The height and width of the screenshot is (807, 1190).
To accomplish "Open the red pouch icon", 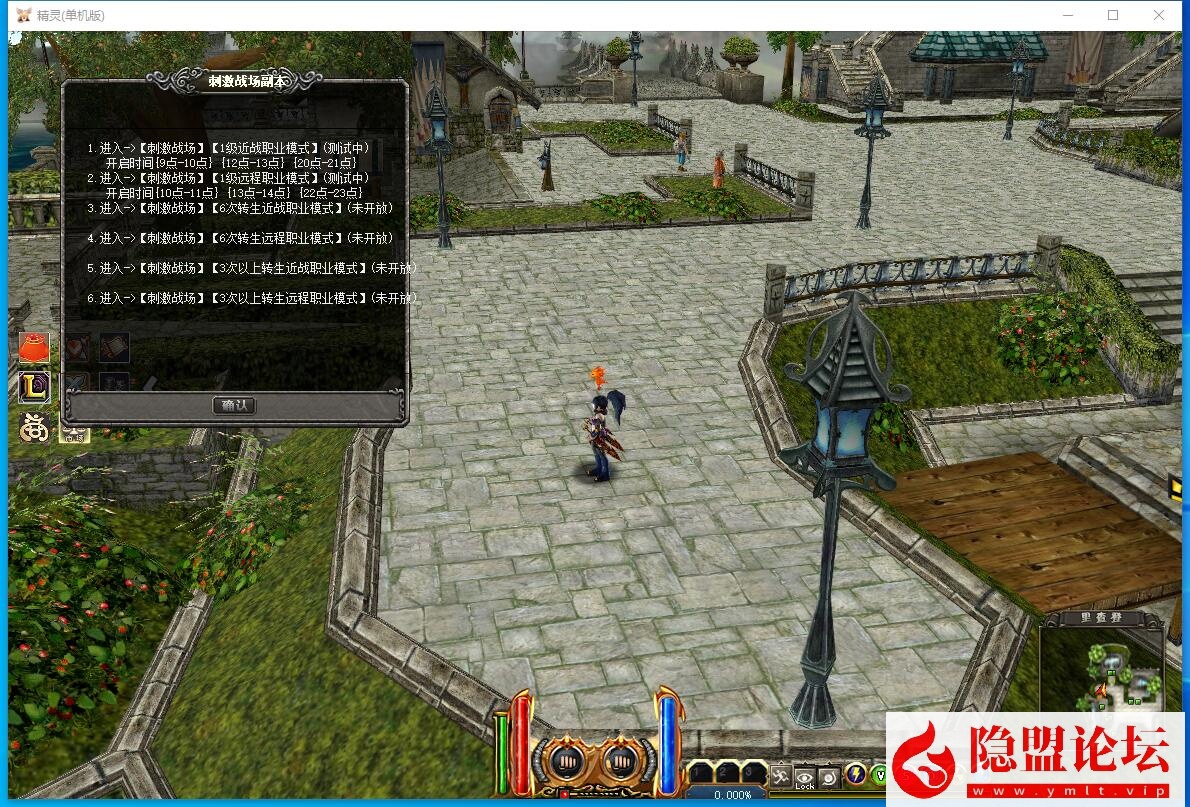I will (x=34, y=348).
